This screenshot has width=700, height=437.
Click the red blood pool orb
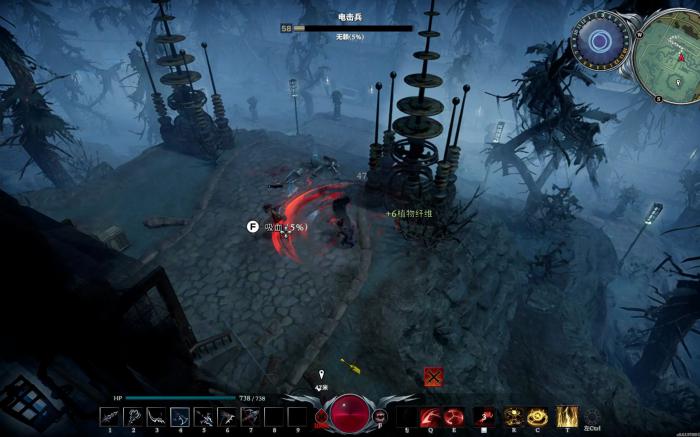(x=350, y=412)
